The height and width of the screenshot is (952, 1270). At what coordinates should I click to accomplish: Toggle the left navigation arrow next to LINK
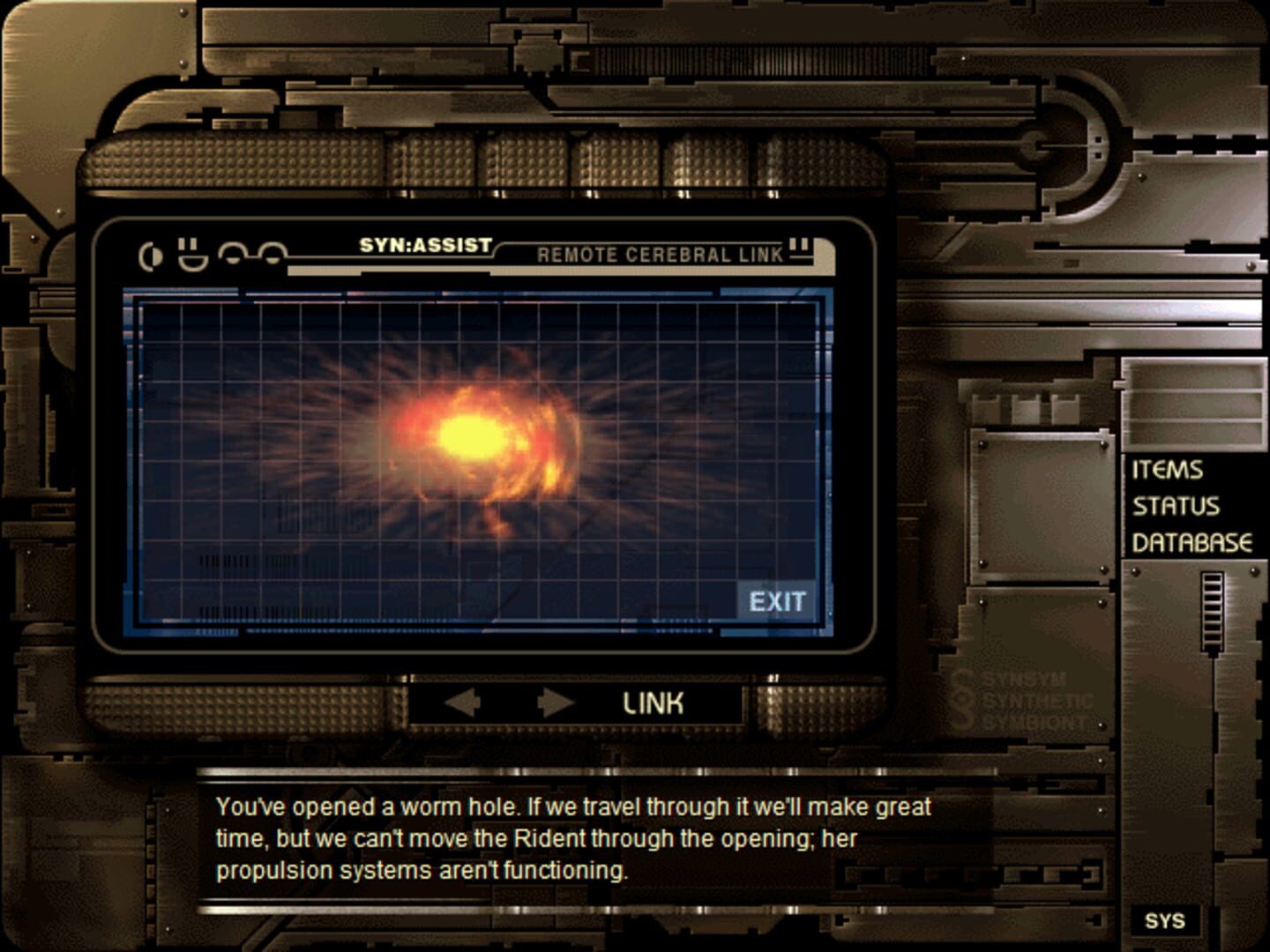[x=462, y=703]
